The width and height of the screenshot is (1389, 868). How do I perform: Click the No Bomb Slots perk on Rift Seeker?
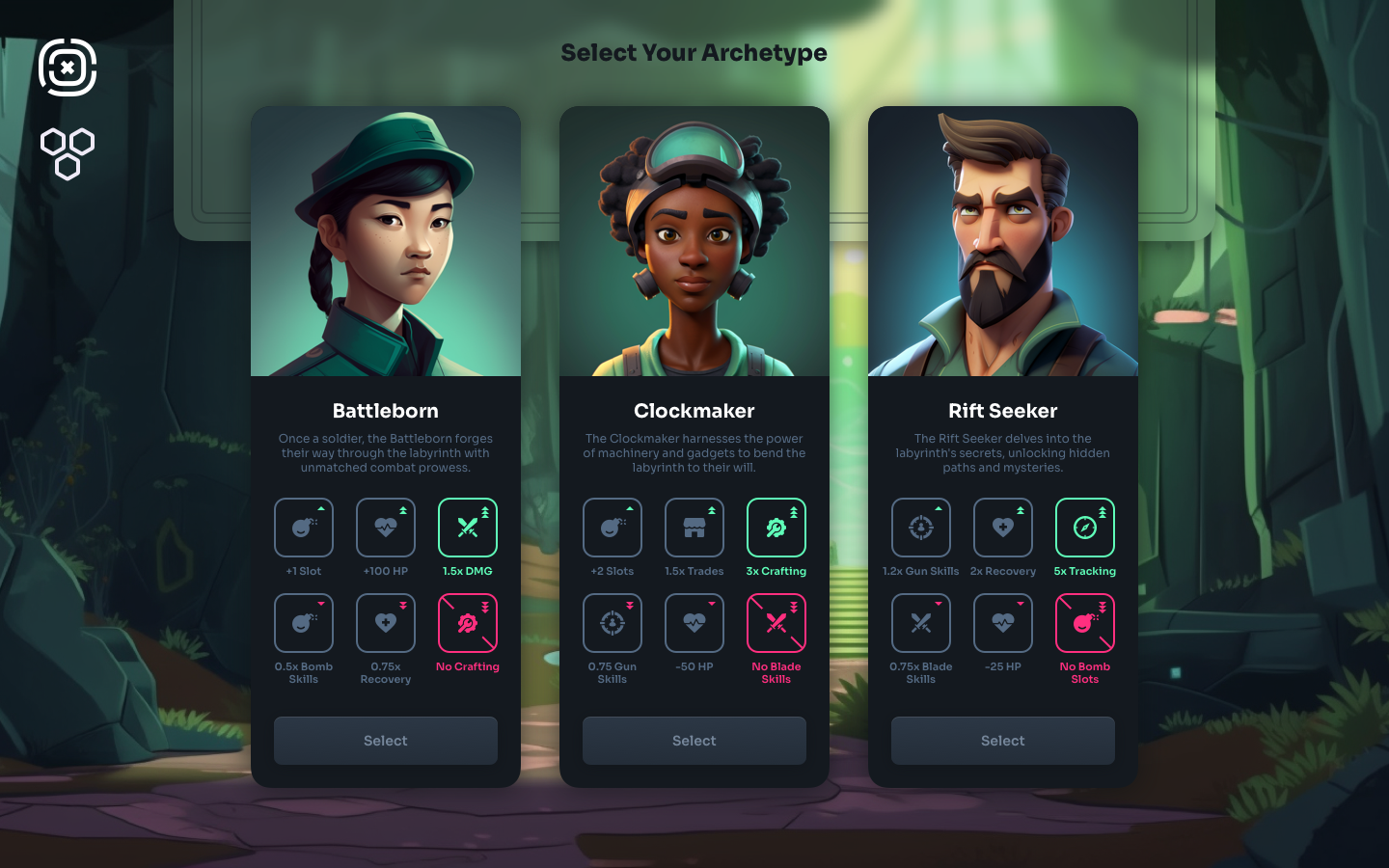click(1085, 623)
